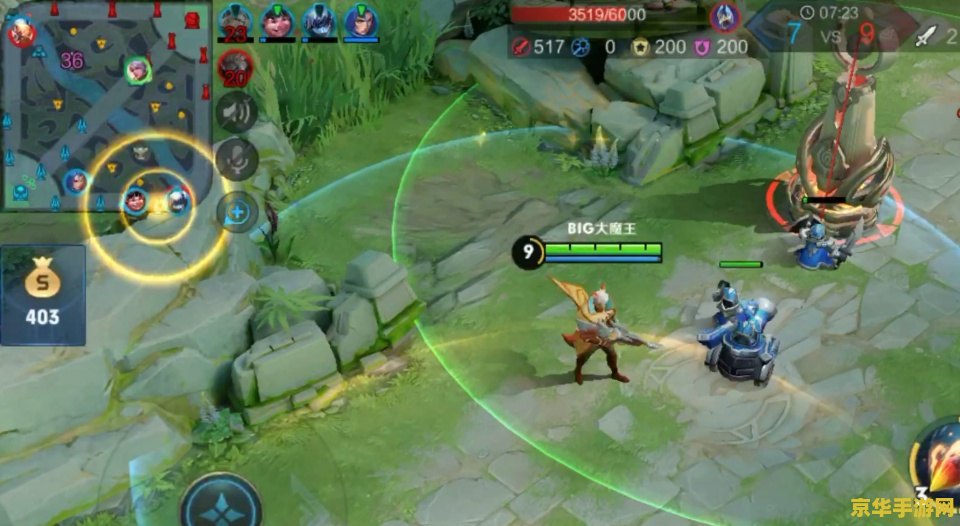Open the quick chat message button
The image size is (960, 526).
237,210
